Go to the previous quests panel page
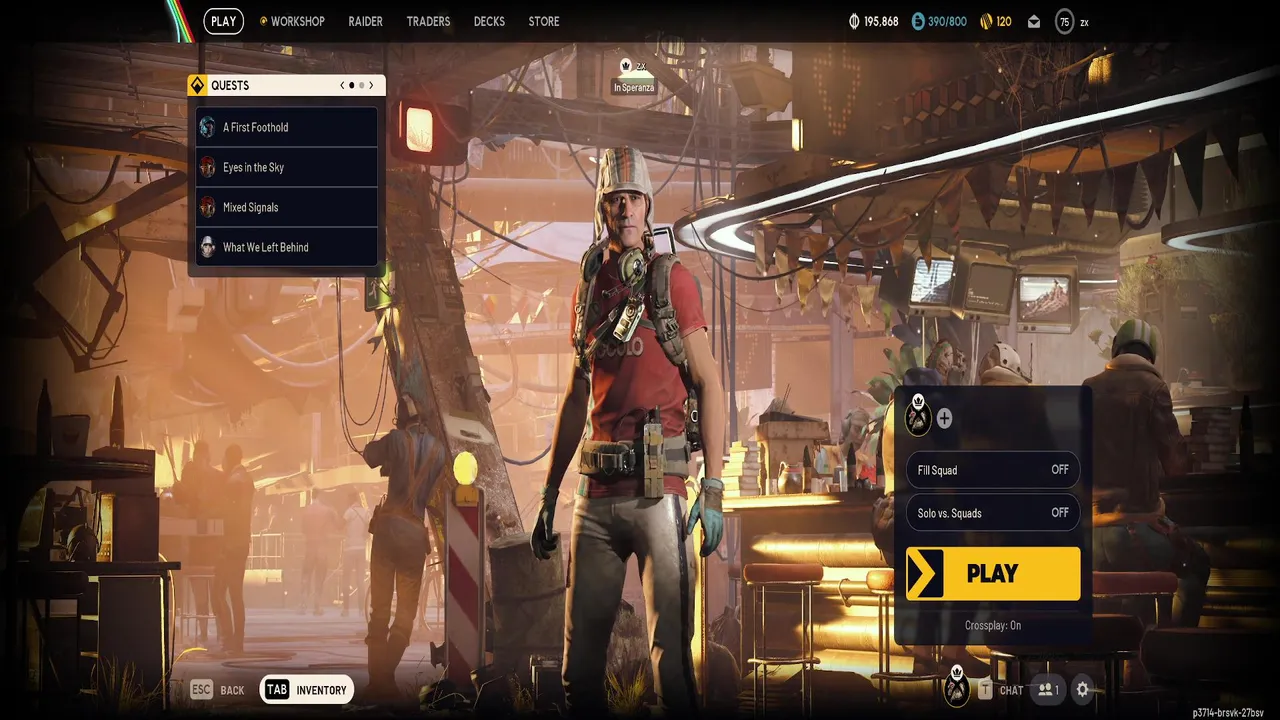 tap(342, 86)
